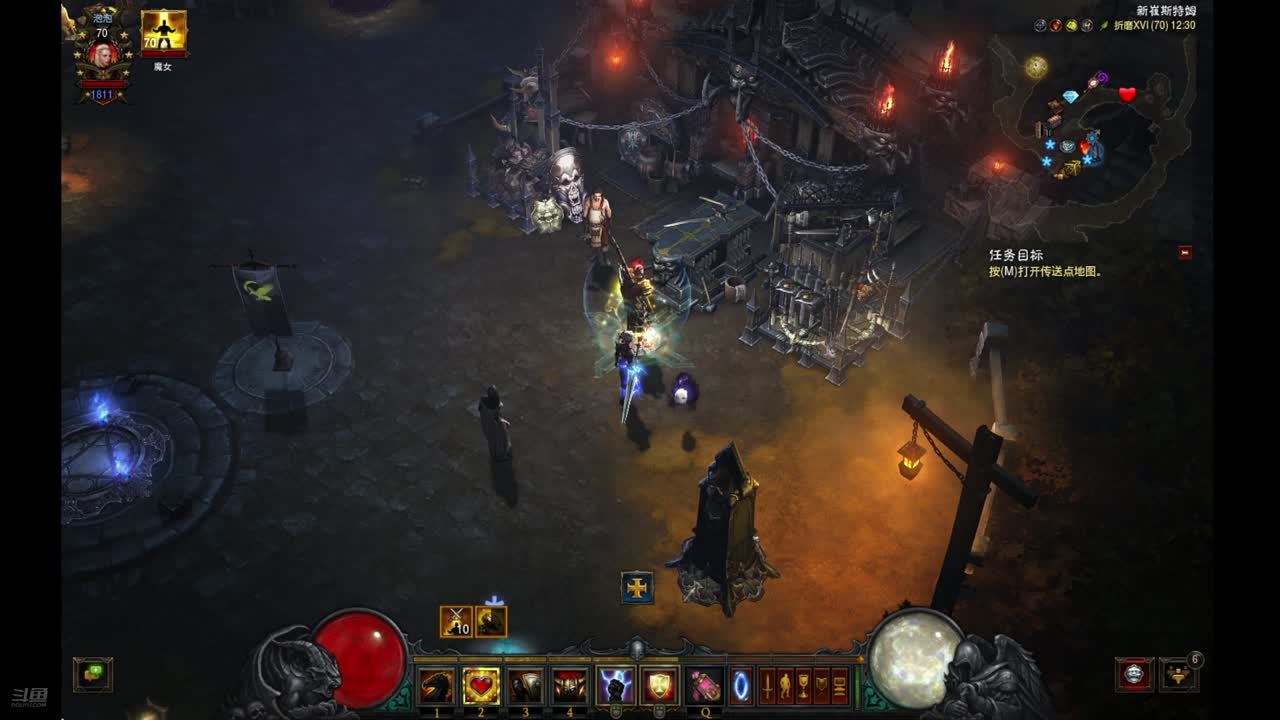
Task: Open the blue town portal
Action: click(x=742, y=686)
